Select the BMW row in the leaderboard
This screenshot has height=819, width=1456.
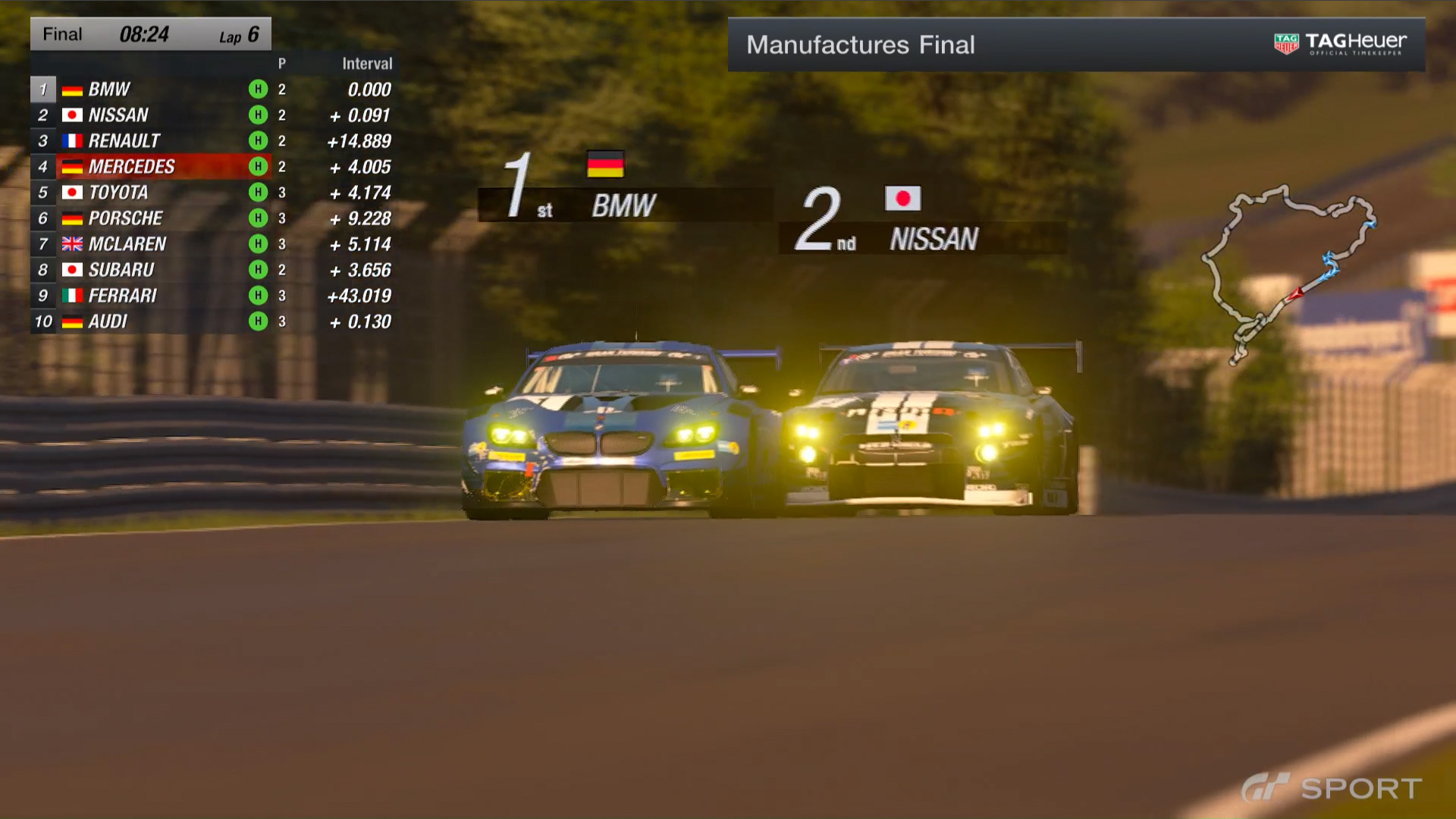click(x=152, y=89)
